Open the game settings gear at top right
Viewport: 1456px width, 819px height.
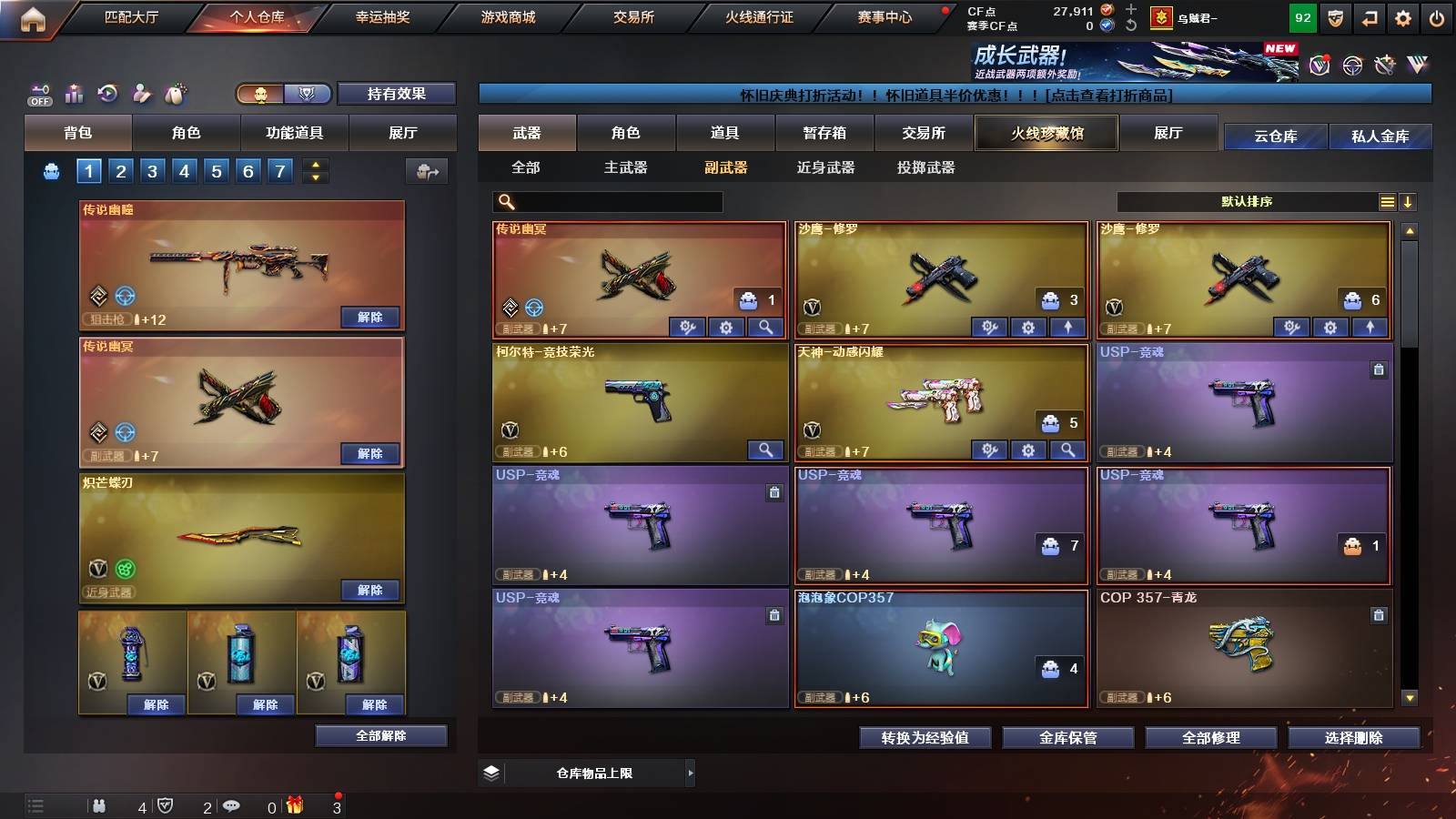tap(1402, 17)
